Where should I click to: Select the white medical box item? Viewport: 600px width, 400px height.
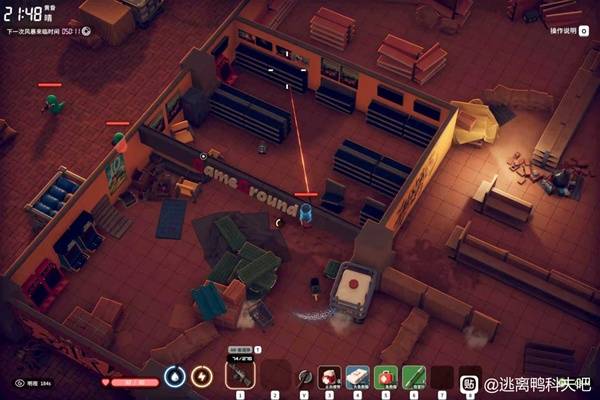coord(358,376)
